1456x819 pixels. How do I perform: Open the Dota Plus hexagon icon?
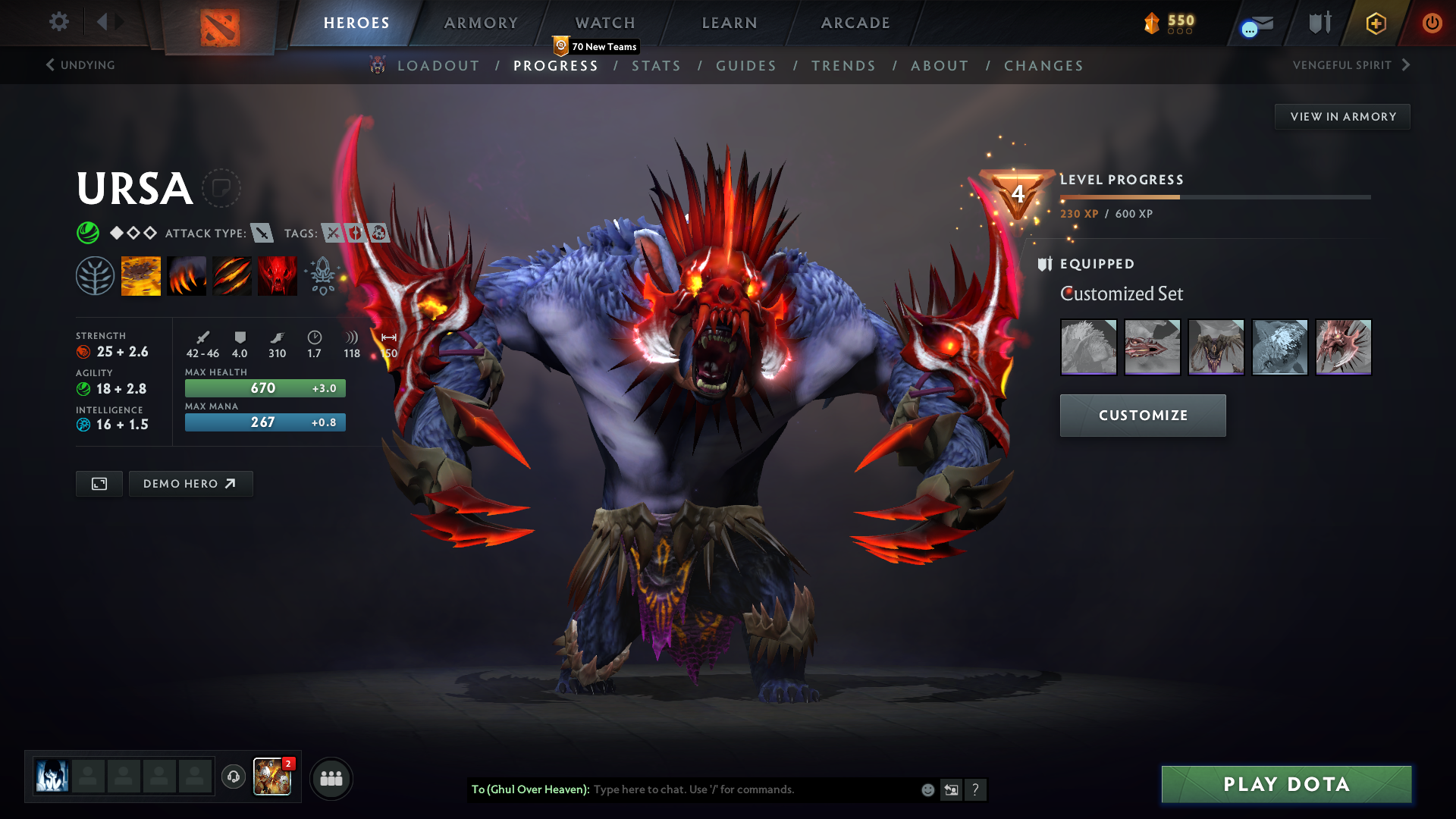[x=1375, y=23]
